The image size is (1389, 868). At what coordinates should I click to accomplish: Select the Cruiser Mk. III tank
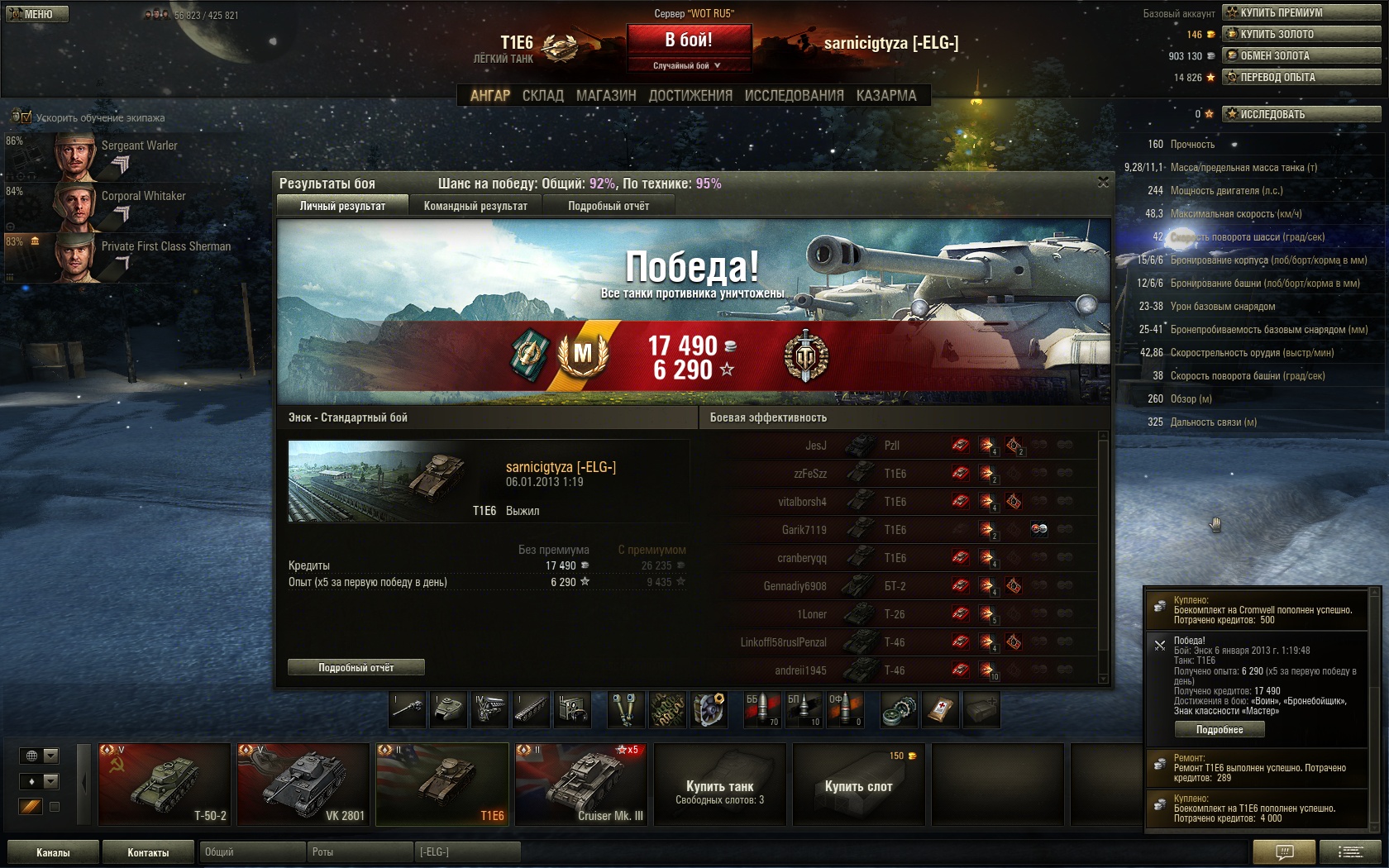580,784
